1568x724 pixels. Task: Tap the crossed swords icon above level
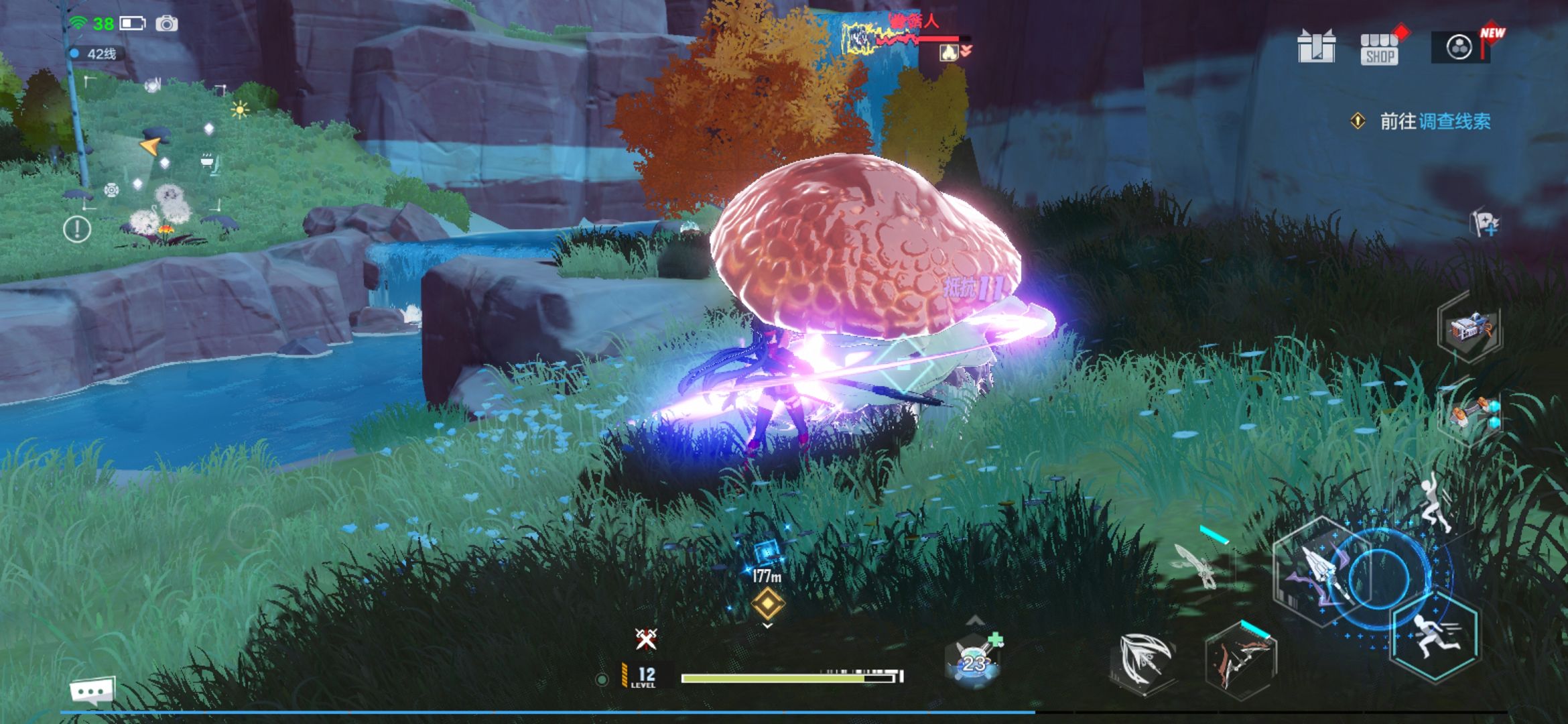tap(646, 639)
